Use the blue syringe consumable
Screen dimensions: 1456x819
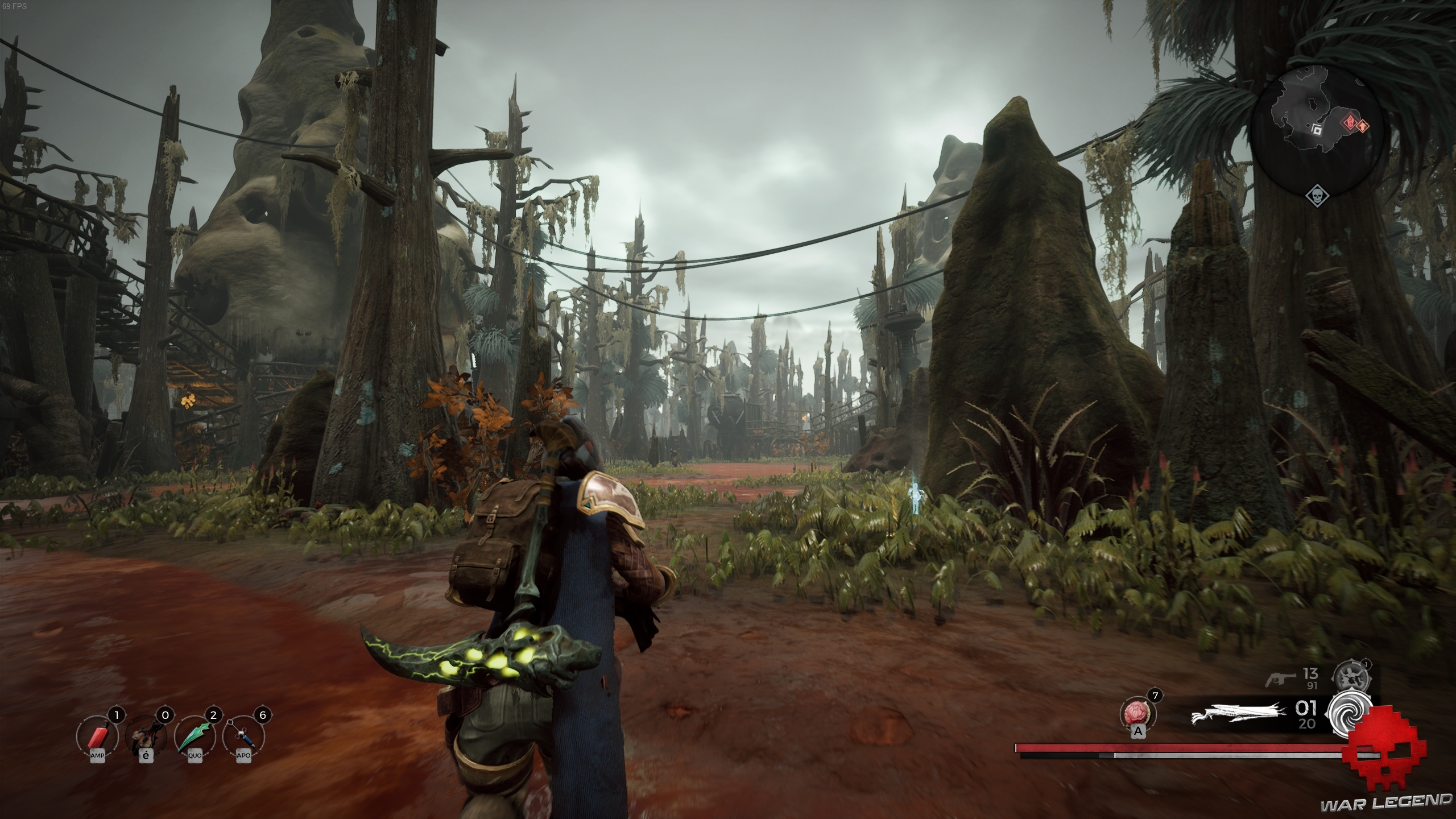(243, 736)
